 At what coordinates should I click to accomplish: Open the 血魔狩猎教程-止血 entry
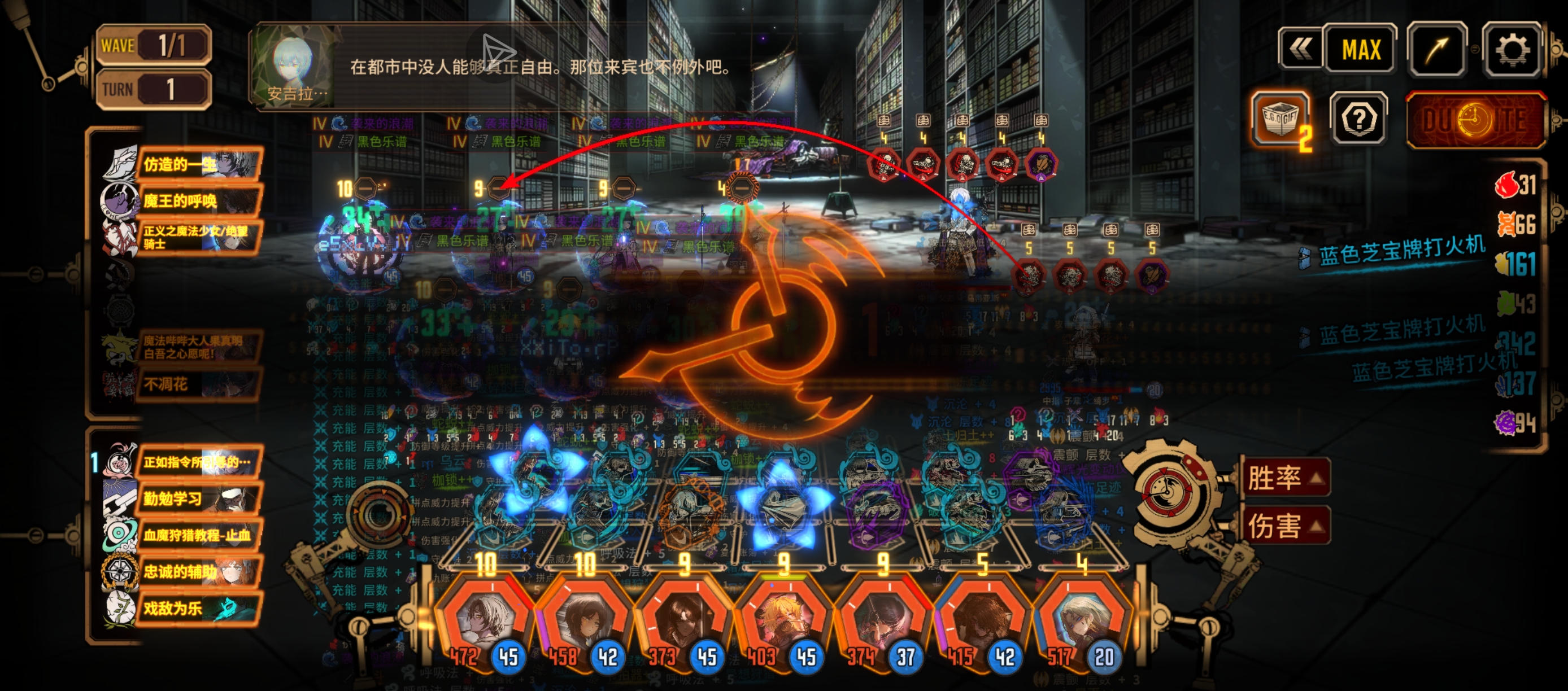tap(198, 535)
